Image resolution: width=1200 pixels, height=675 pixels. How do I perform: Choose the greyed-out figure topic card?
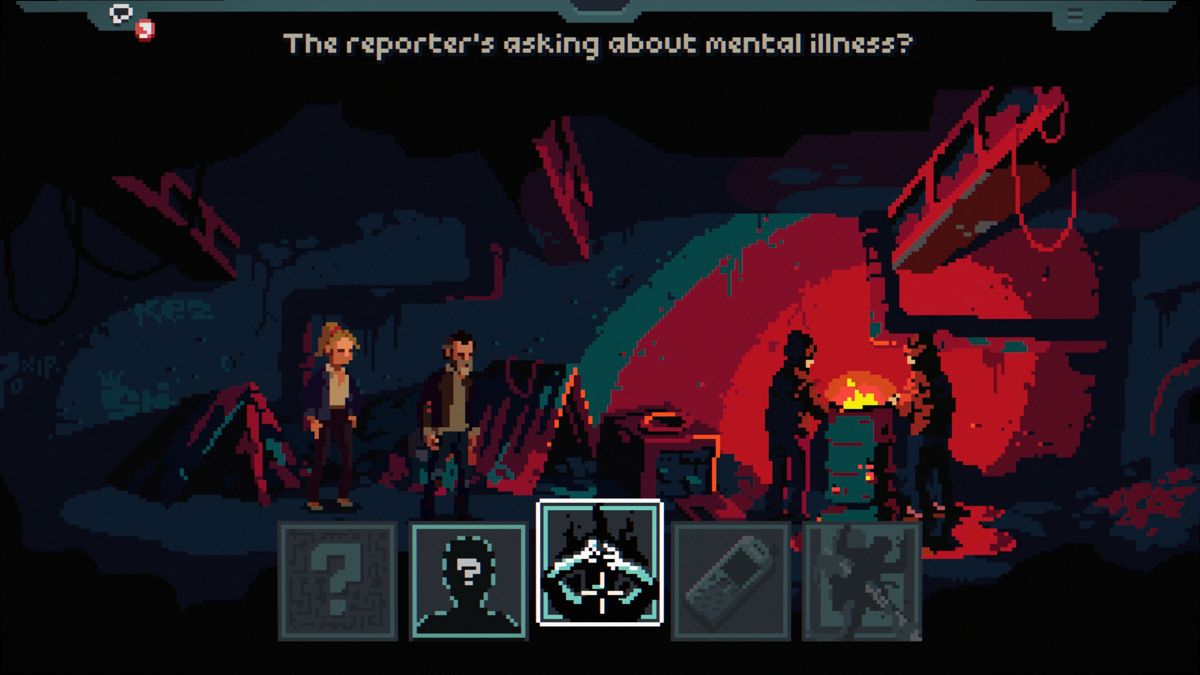862,580
